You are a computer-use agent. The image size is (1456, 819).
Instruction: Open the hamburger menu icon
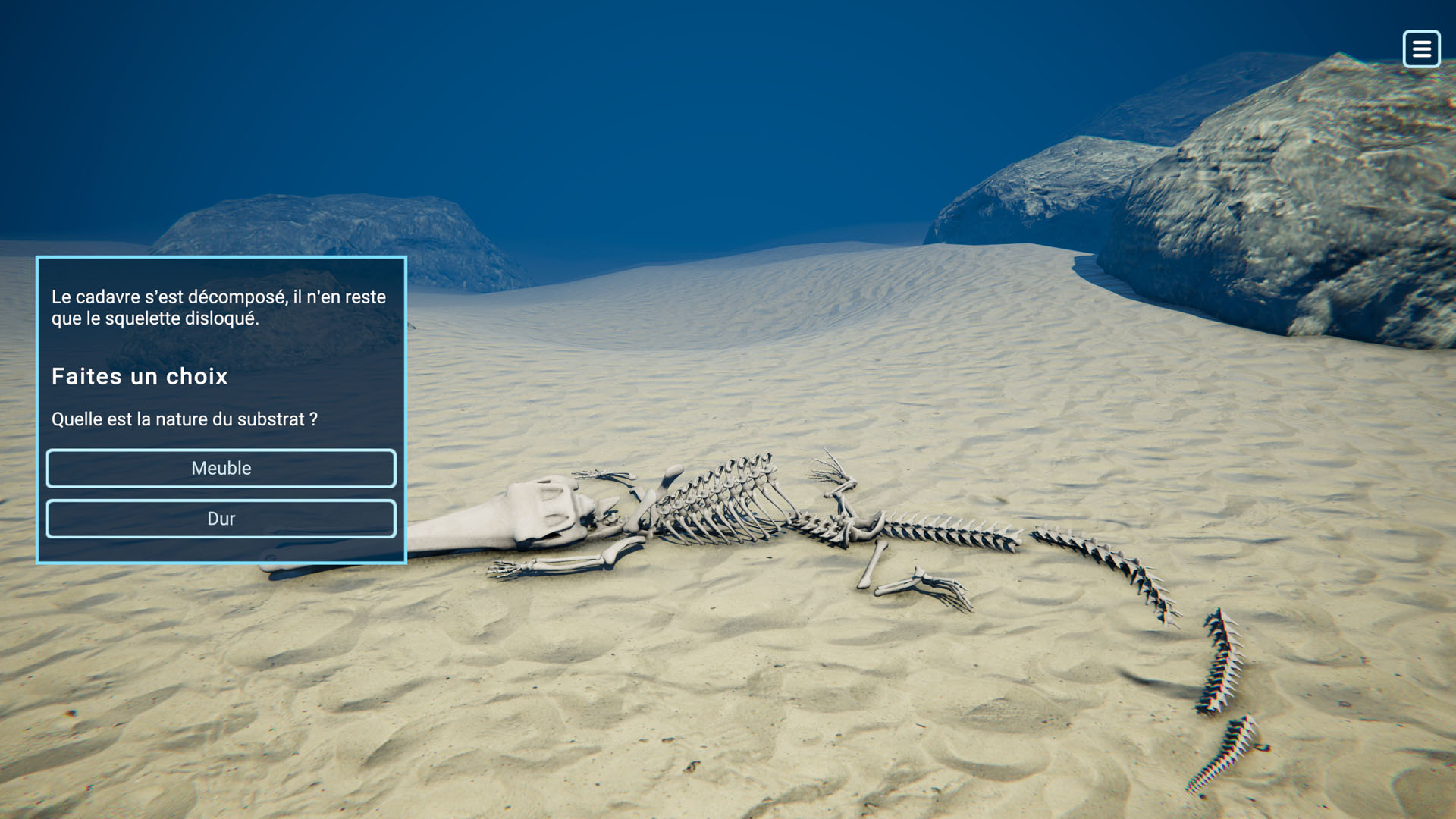(1421, 49)
